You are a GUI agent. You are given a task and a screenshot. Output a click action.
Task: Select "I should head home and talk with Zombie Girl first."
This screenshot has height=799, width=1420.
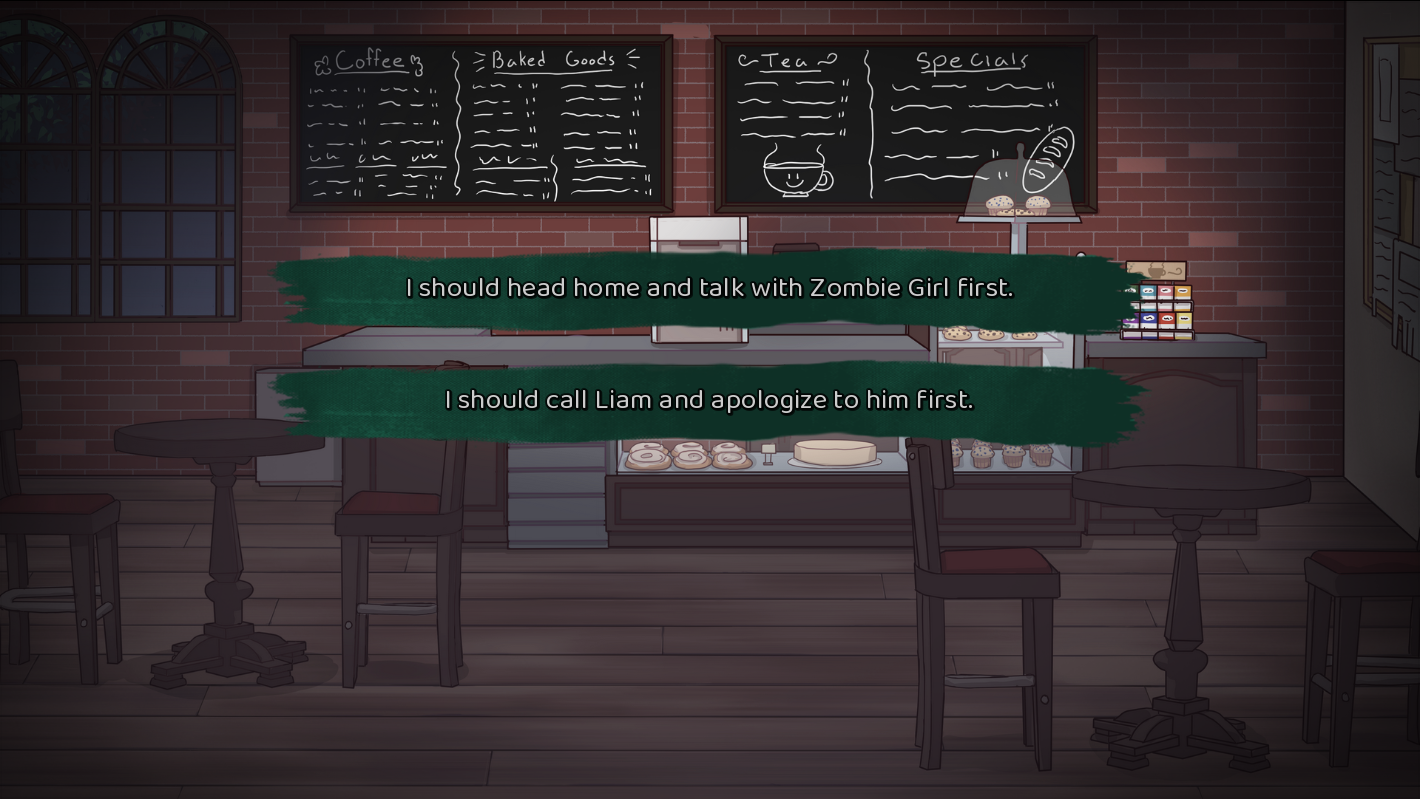click(x=710, y=288)
